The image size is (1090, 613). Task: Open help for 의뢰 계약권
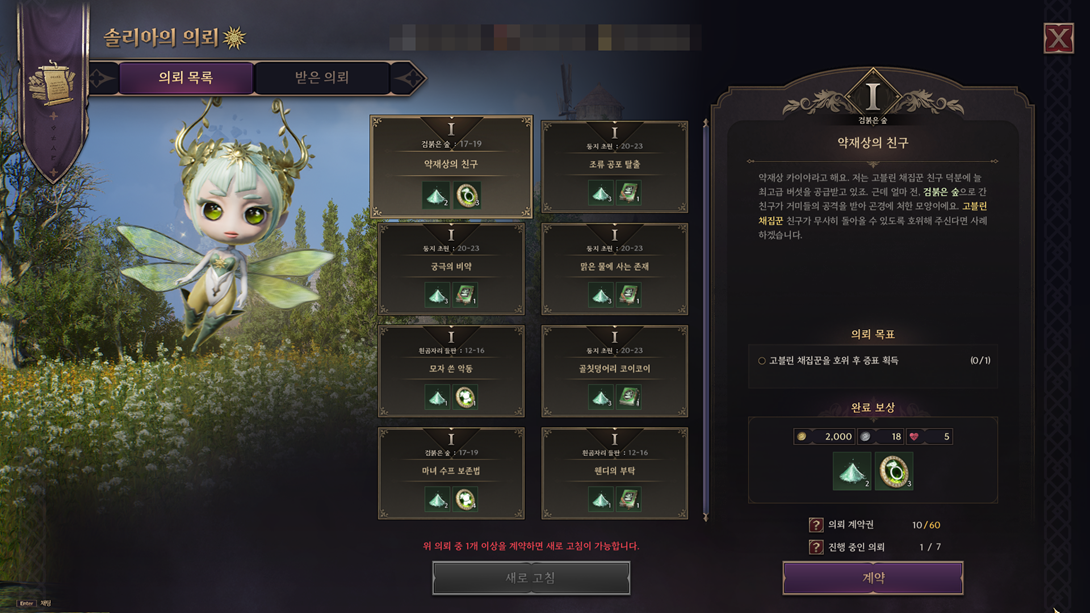(816, 525)
